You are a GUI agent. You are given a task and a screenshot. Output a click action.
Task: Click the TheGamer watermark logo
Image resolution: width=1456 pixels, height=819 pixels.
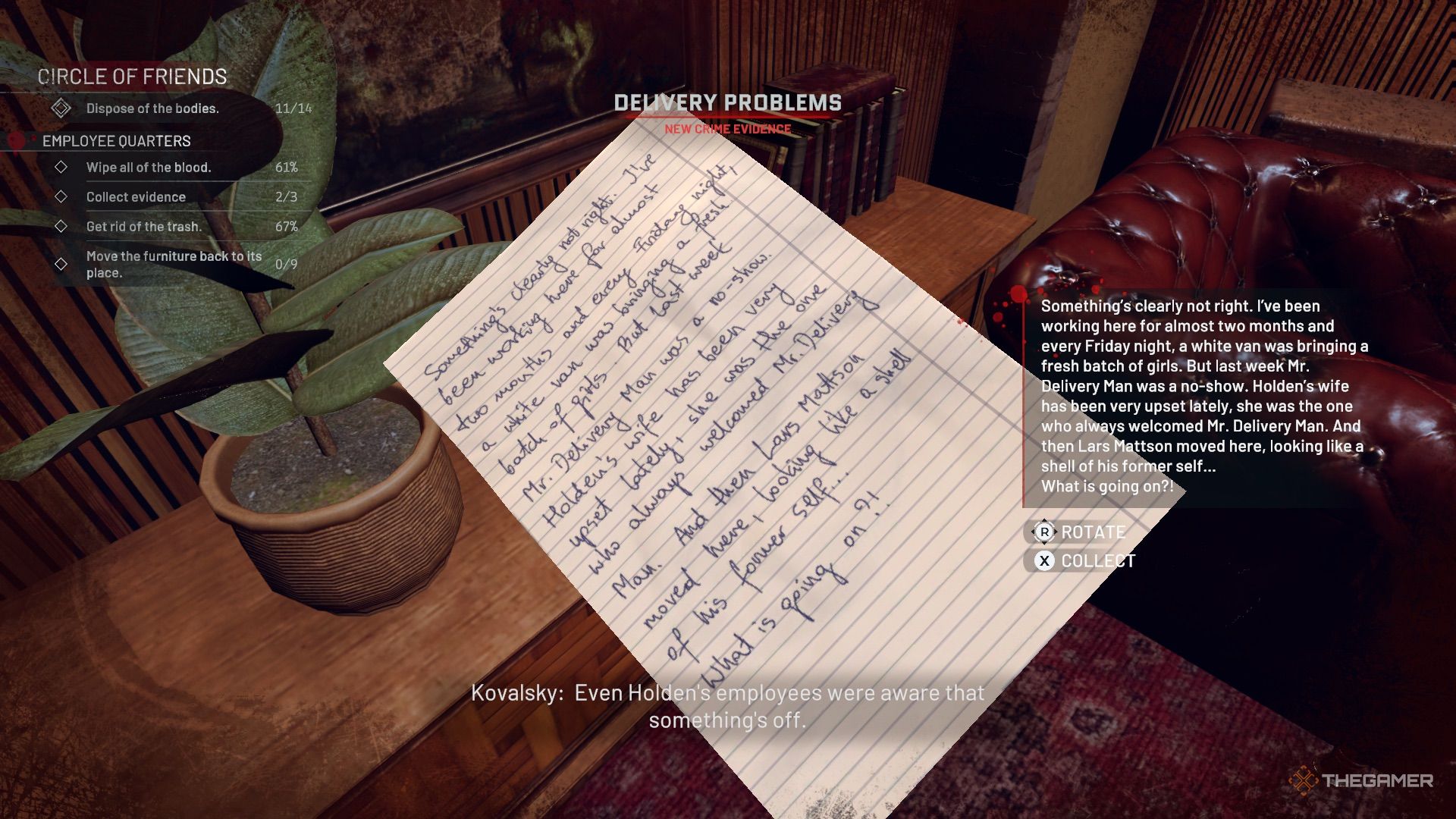(x=1362, y=780)
